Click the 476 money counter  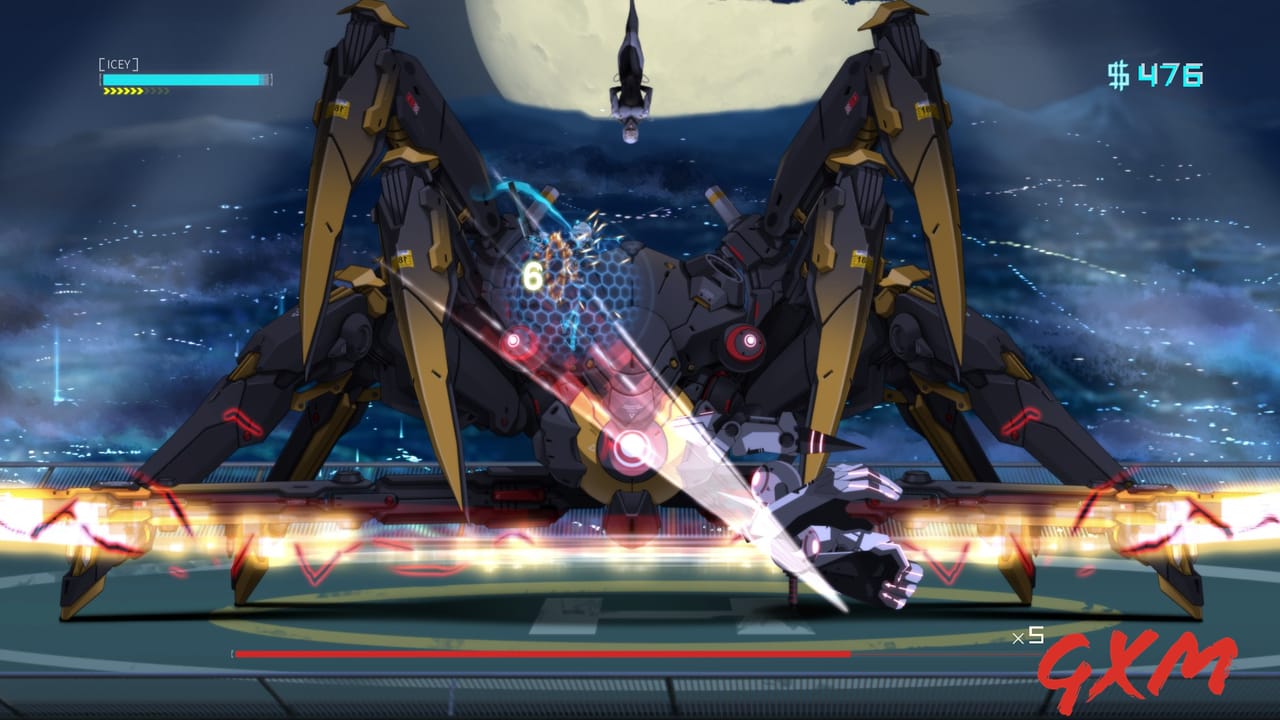point(1168,72)
